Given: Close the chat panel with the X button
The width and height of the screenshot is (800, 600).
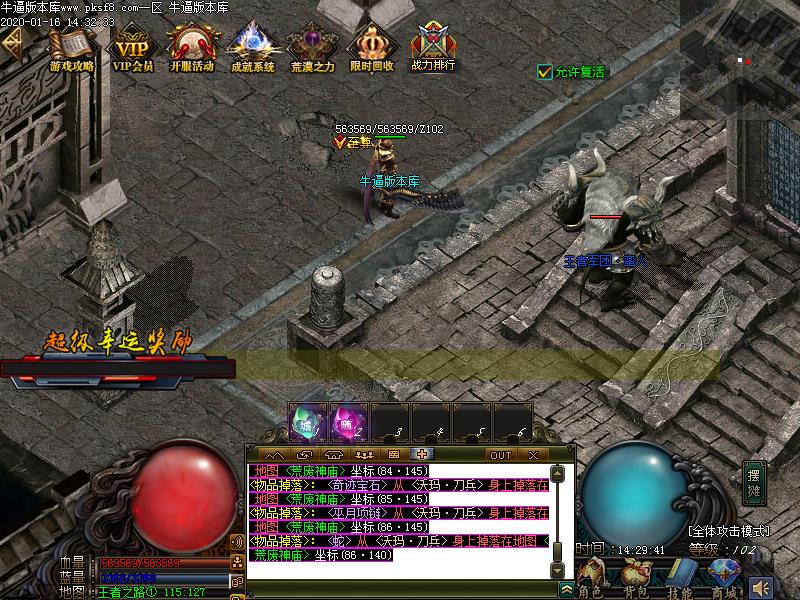Looking at the screenshot, I should [x=533, y=455].
